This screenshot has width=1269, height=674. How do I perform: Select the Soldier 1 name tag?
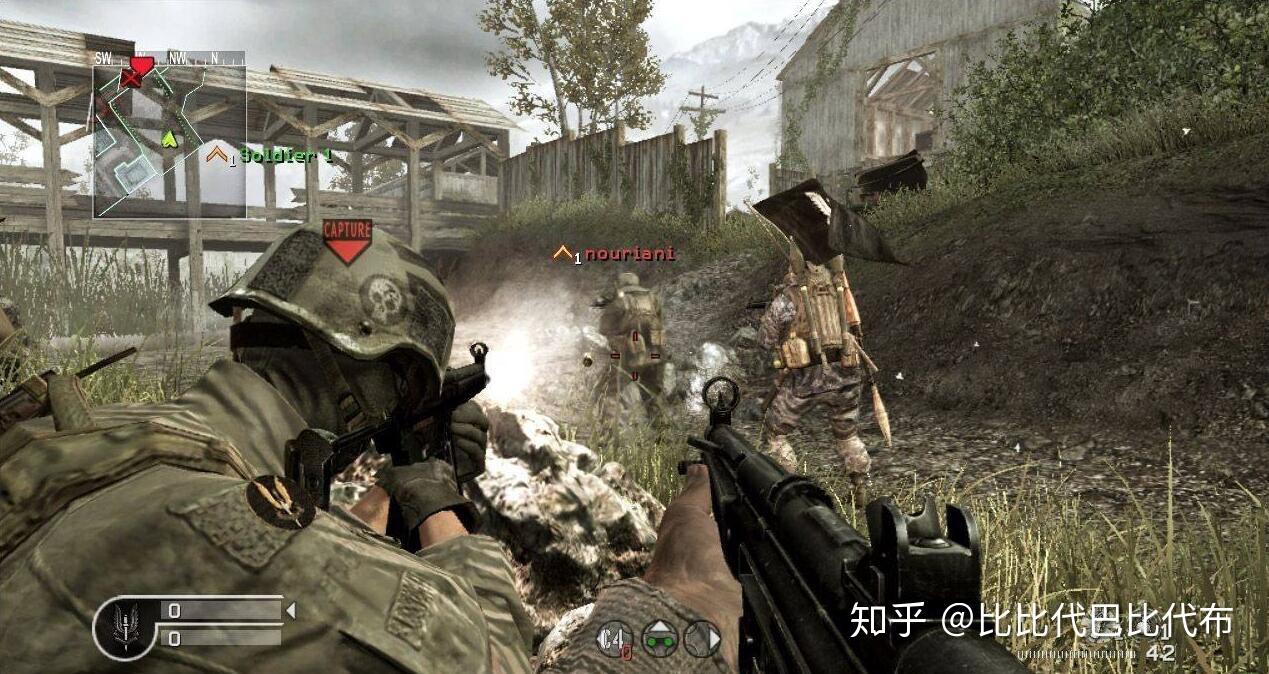click(x=285, y=155)
